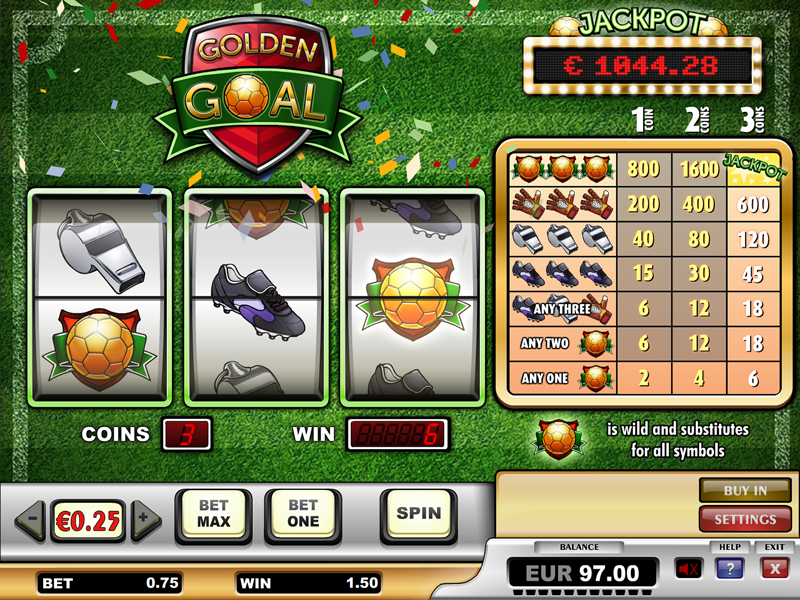The height and width of the screenshot is (600, 800).
Task: Open the Settings panel
Action: click(x=745, y=519)
